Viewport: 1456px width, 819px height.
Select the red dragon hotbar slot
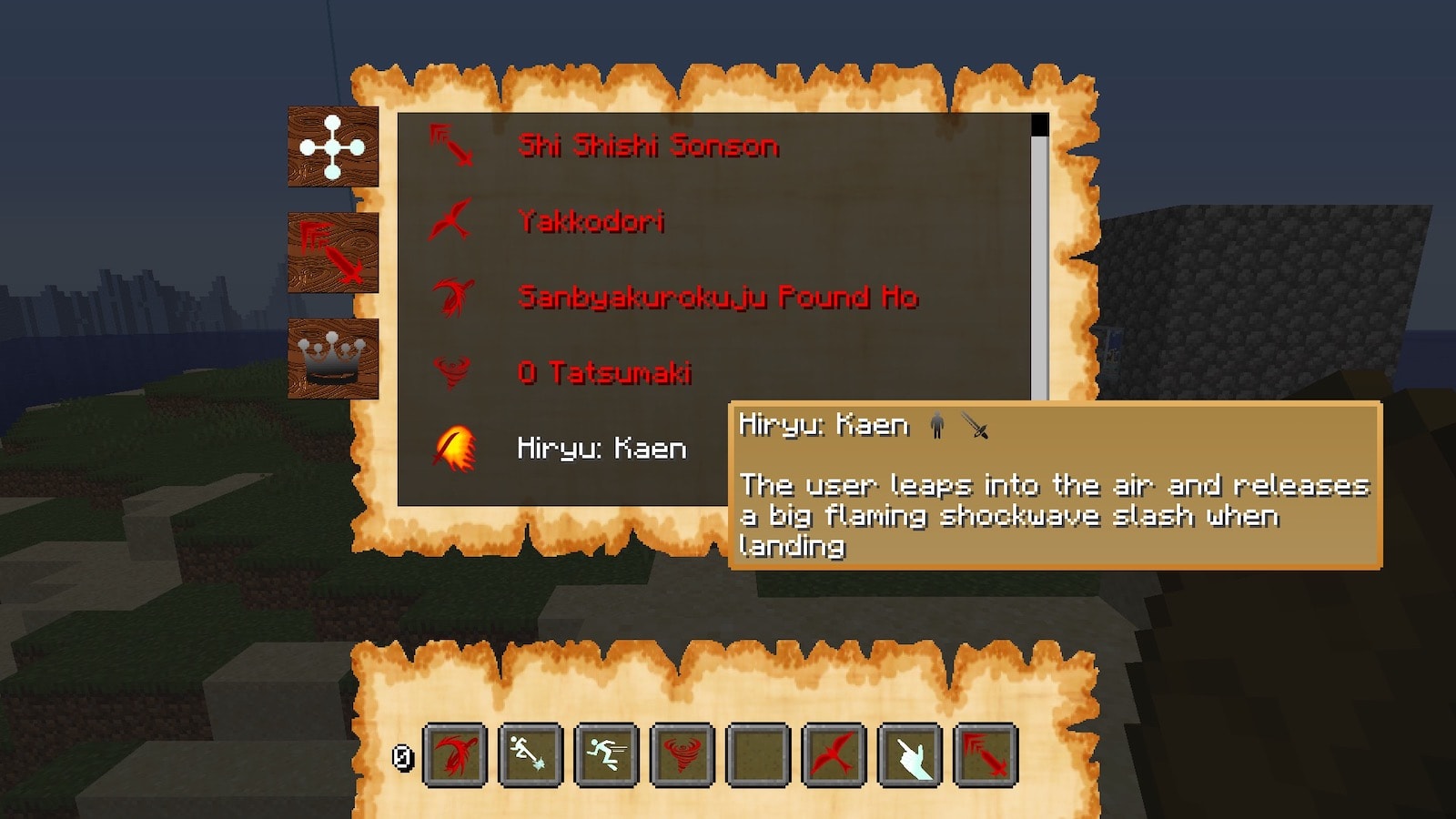455,754
